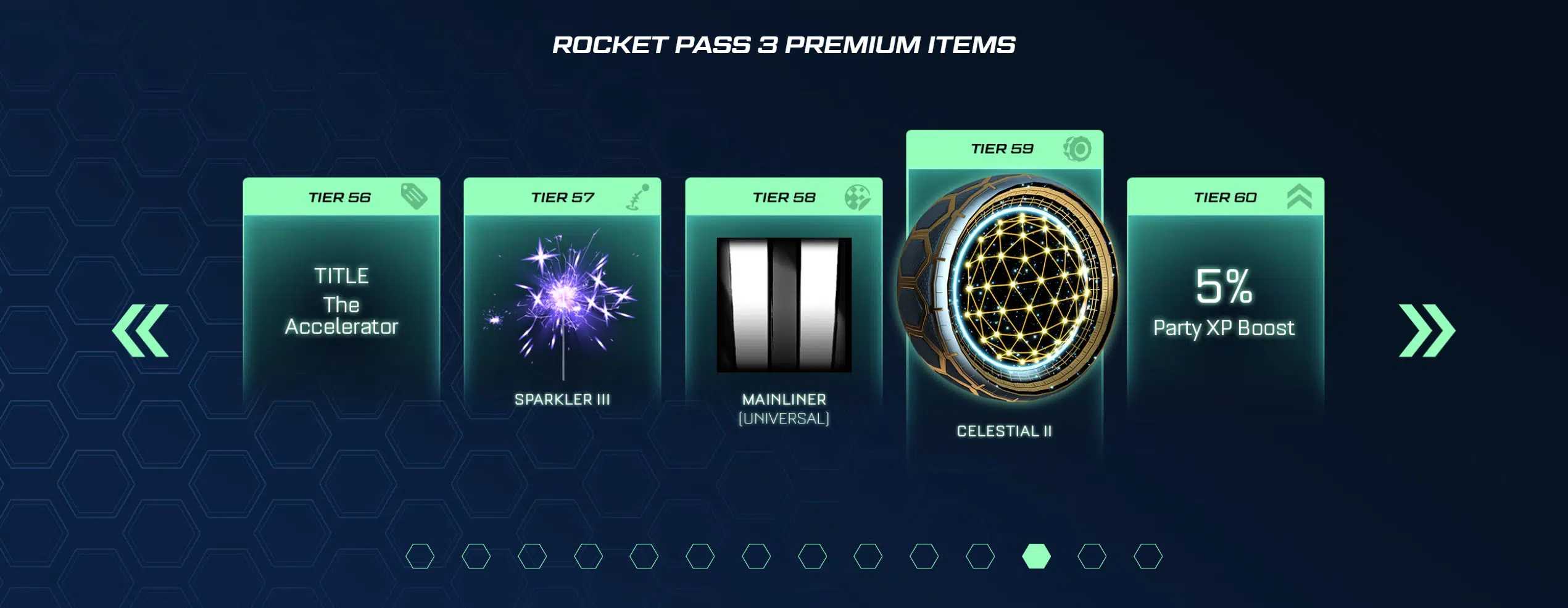Jump to the first page hexagon indicator
1568x608 pixels.
pyautogui.click(x=420, y=556)
